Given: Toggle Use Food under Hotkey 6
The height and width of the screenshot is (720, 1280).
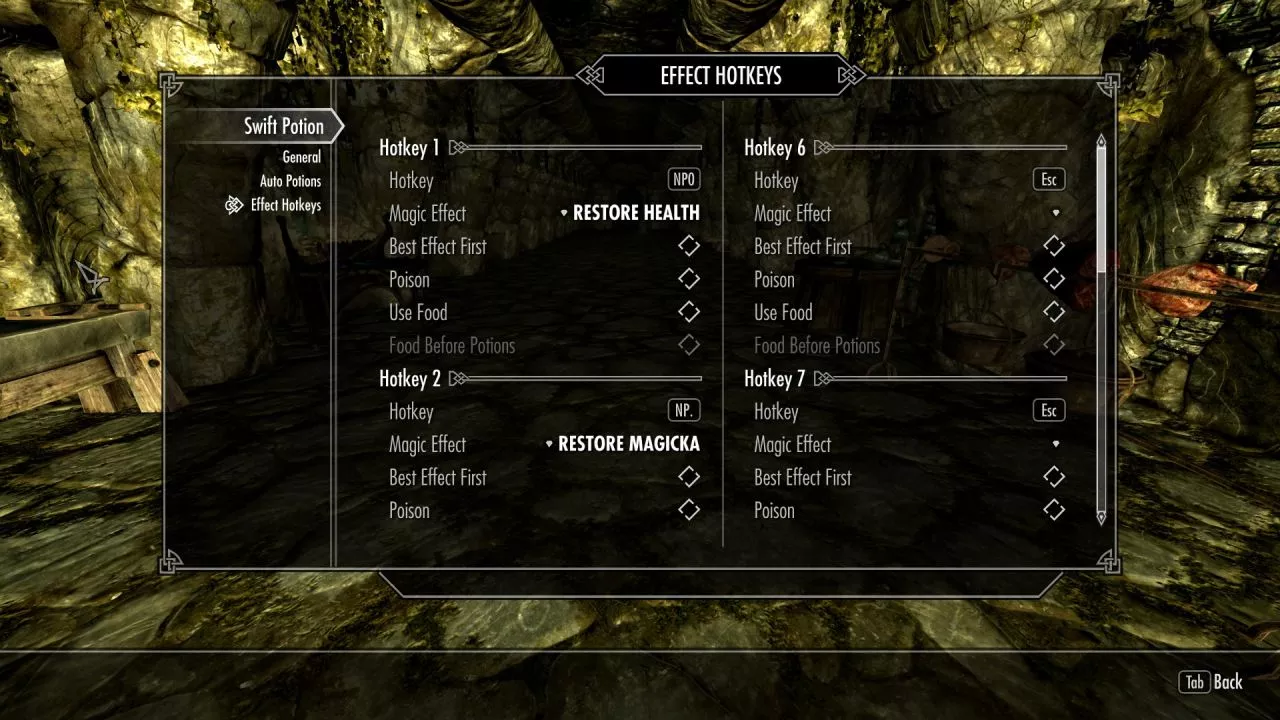Looking at the screenshot, I should [1054, 312].
